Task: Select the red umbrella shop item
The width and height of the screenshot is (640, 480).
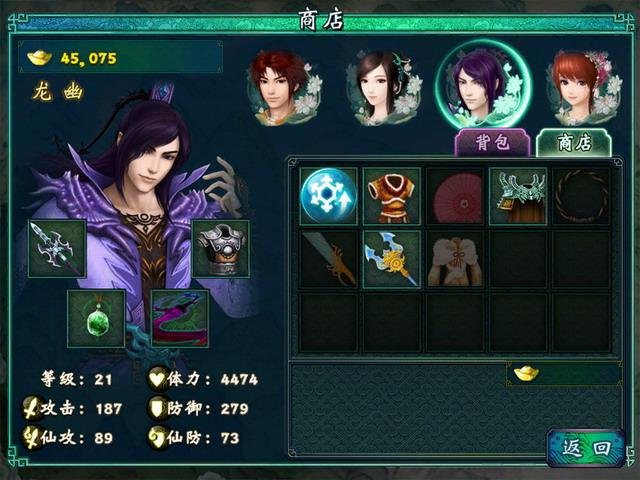Action: point(454,196)
